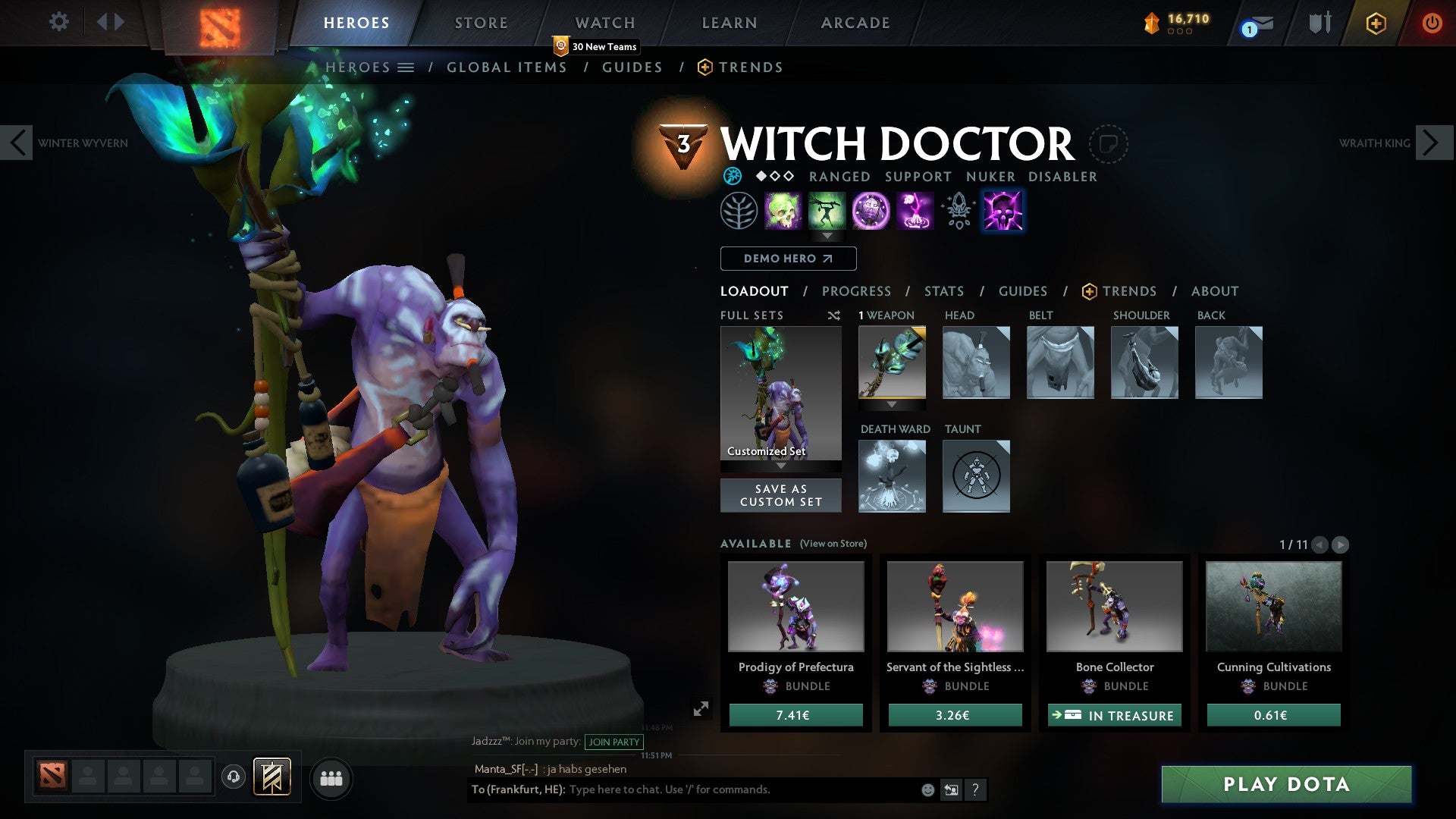Open the friends list icon
The image size is (1456, 819).
point(331,777)
